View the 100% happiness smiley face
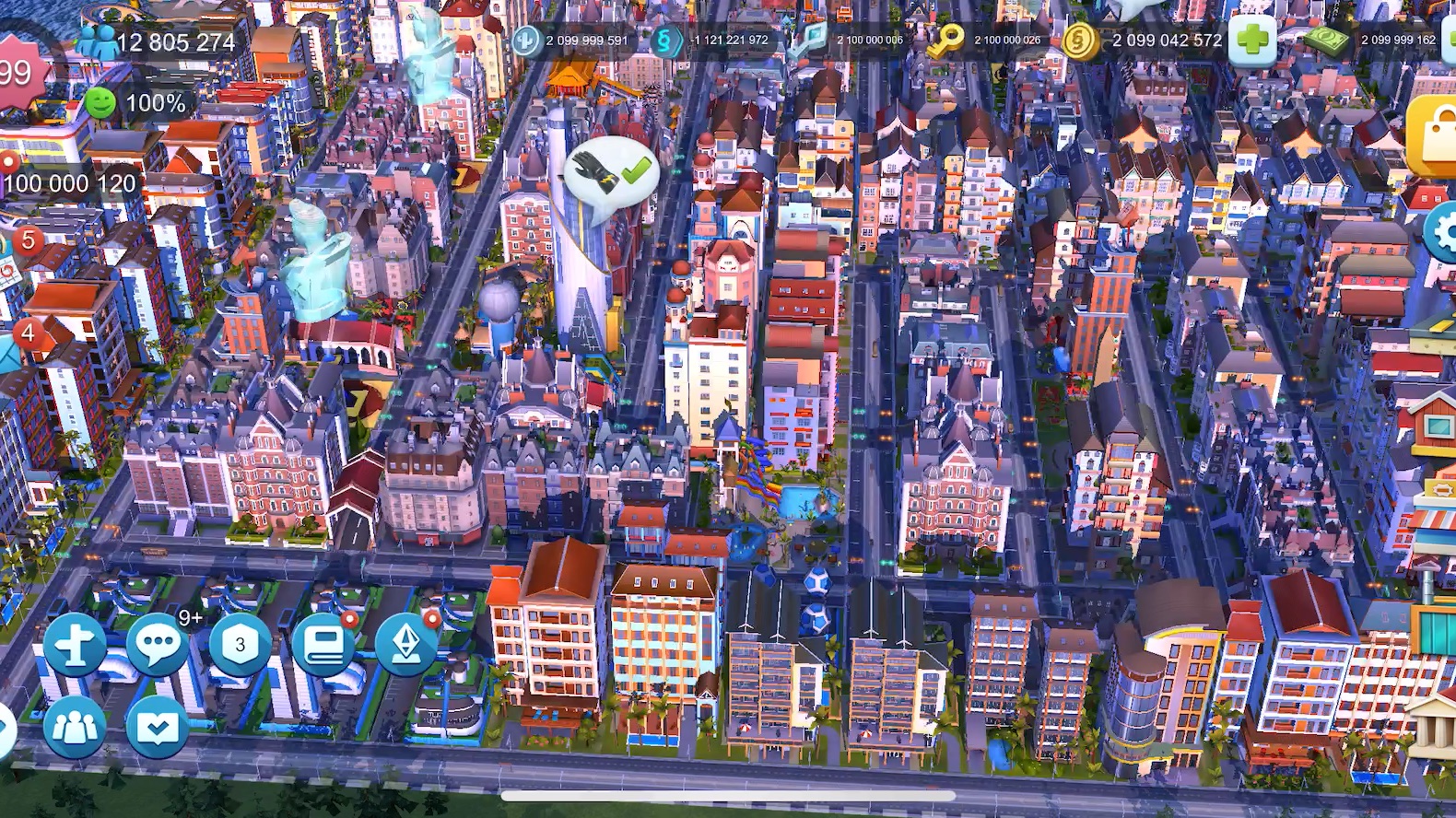The image size is (1456, 818). point(101,103)
